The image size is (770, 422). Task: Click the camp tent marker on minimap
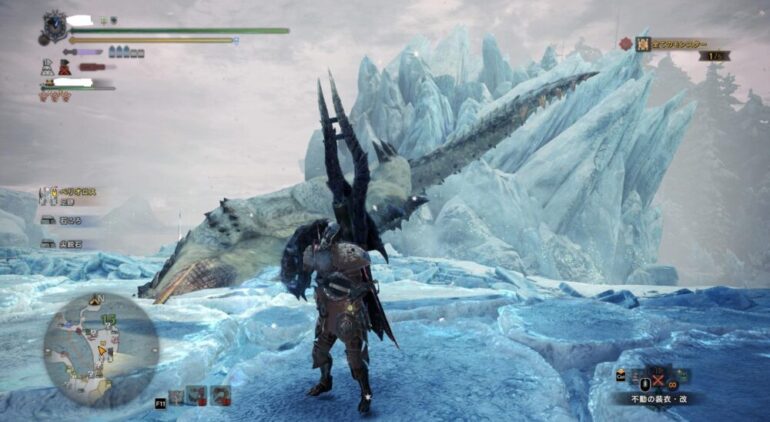click(x=96, y=299)
